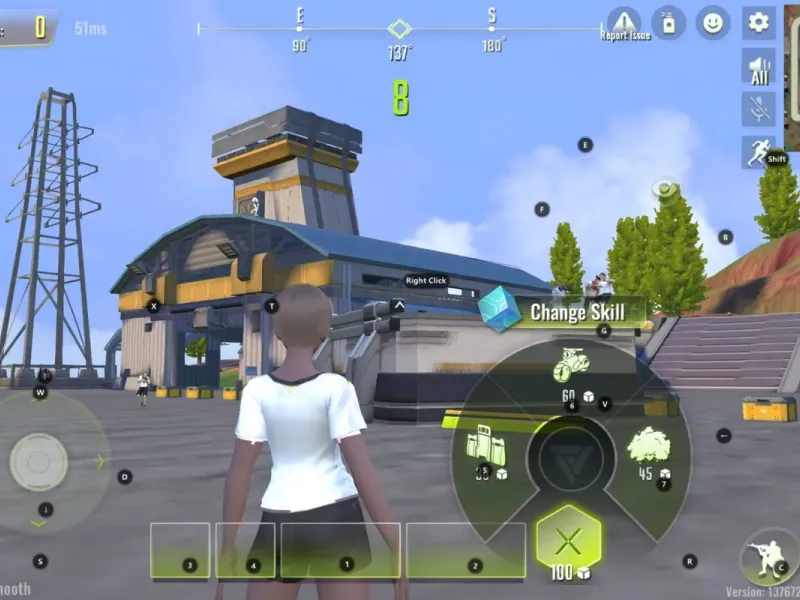This screenshot has width=800, height=600.
Task: Open the spray paint can menu
Action: click(x=667, y=22)
